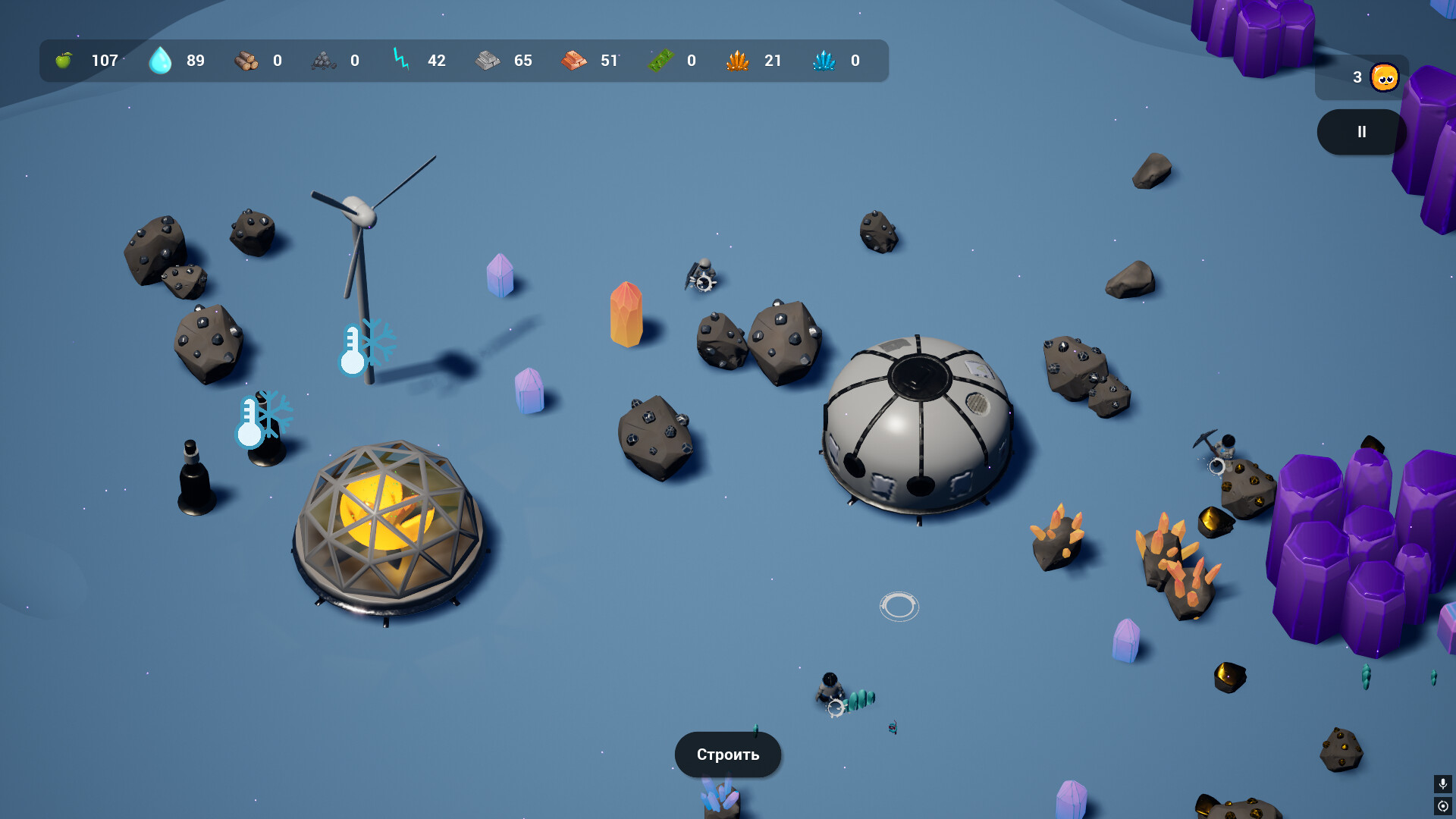This screenshot has height=819, width=1456.
Task: Open the Строить build menu
Action: coord(727,755)
